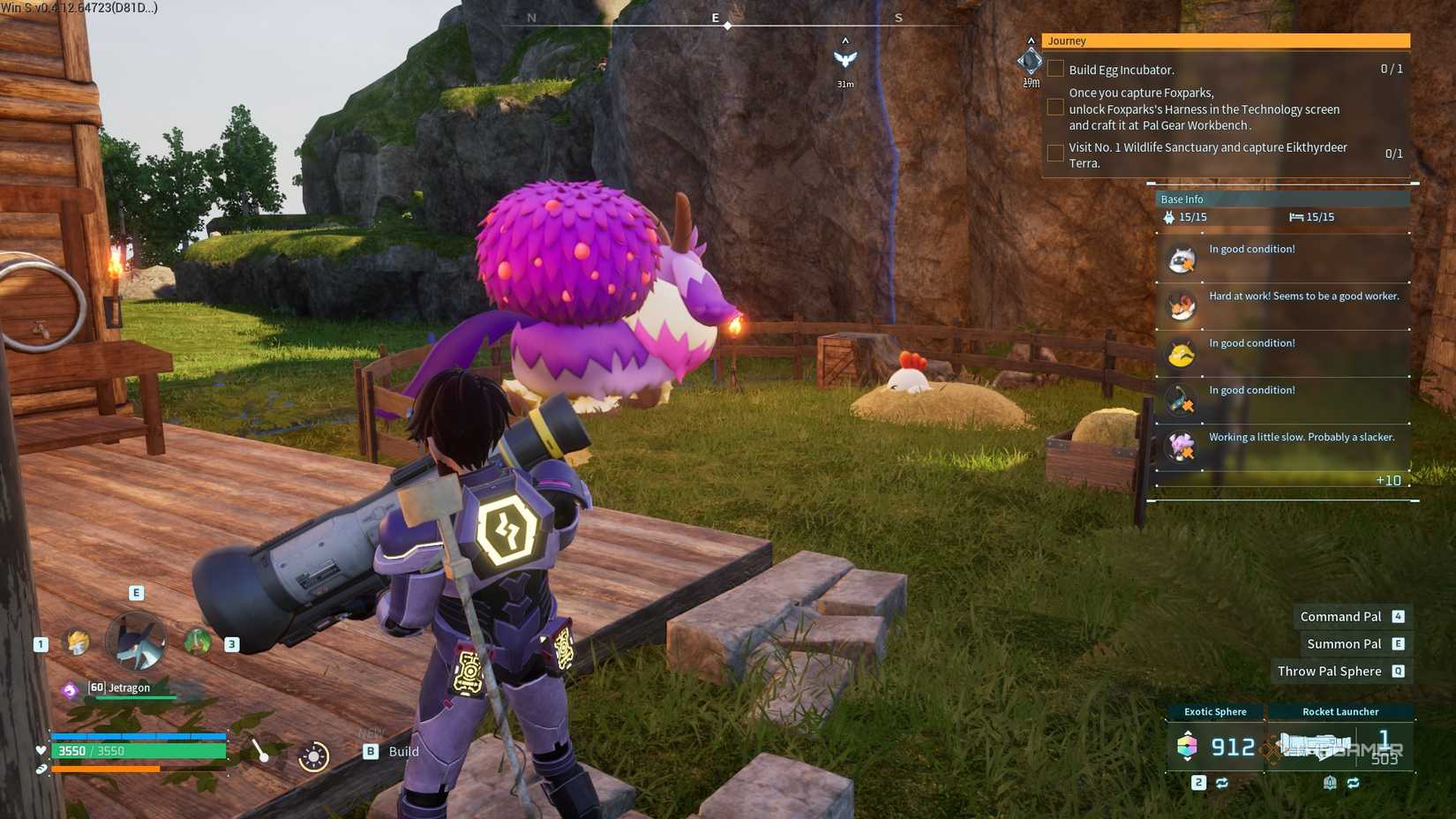The width and height of the screenshot is (1456, 819).
Task: Check the Wildlife Sanctuary Eikthyrdeer objective
Action: tap(1055, 153)
